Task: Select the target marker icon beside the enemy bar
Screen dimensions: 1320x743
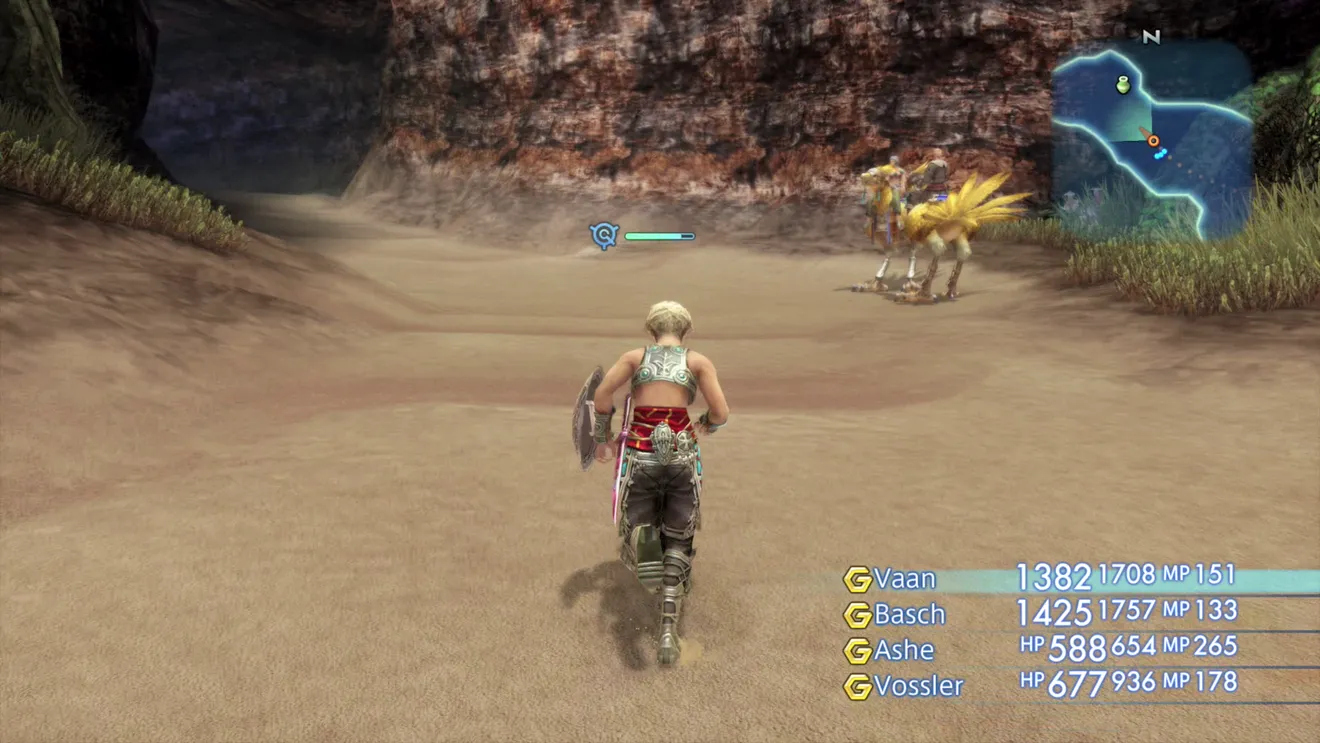Action: point(604,236)
